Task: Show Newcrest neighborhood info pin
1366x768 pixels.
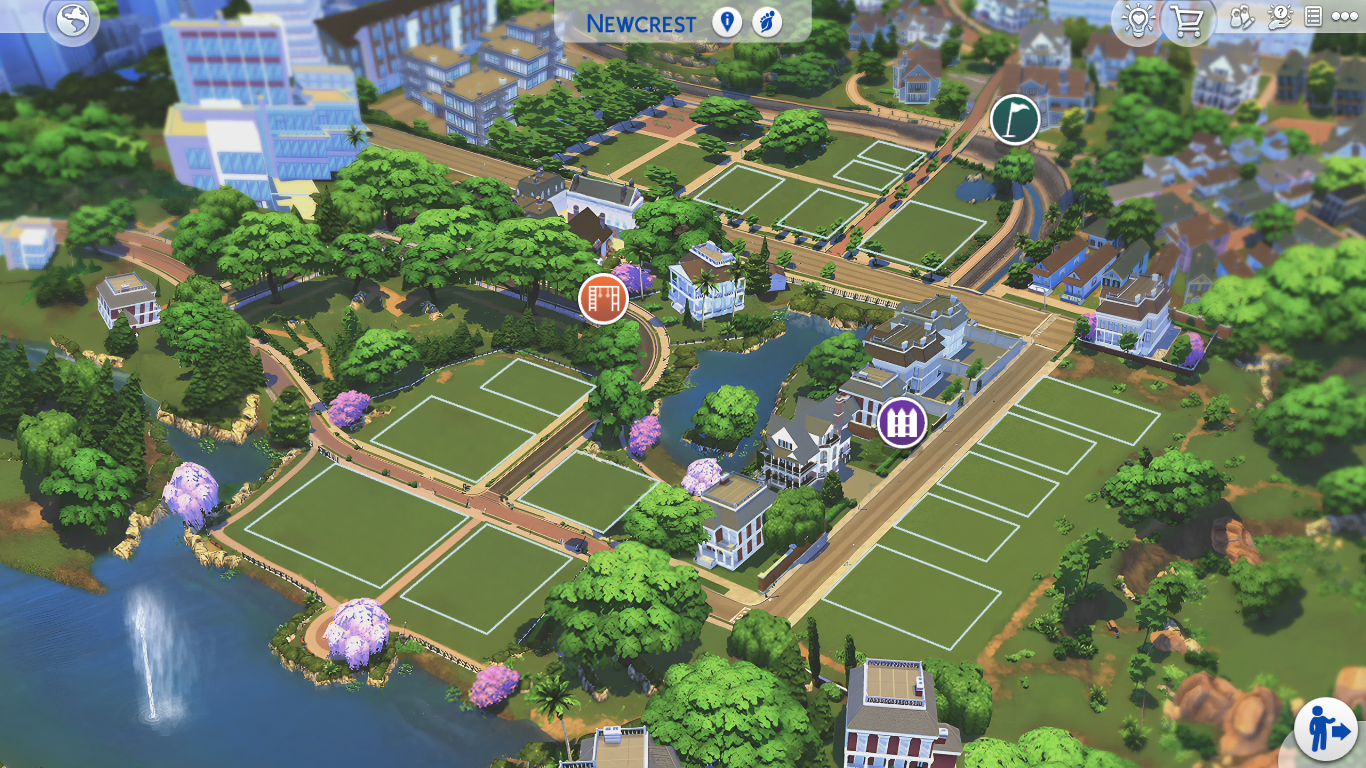Action: (x=727, y=22)
